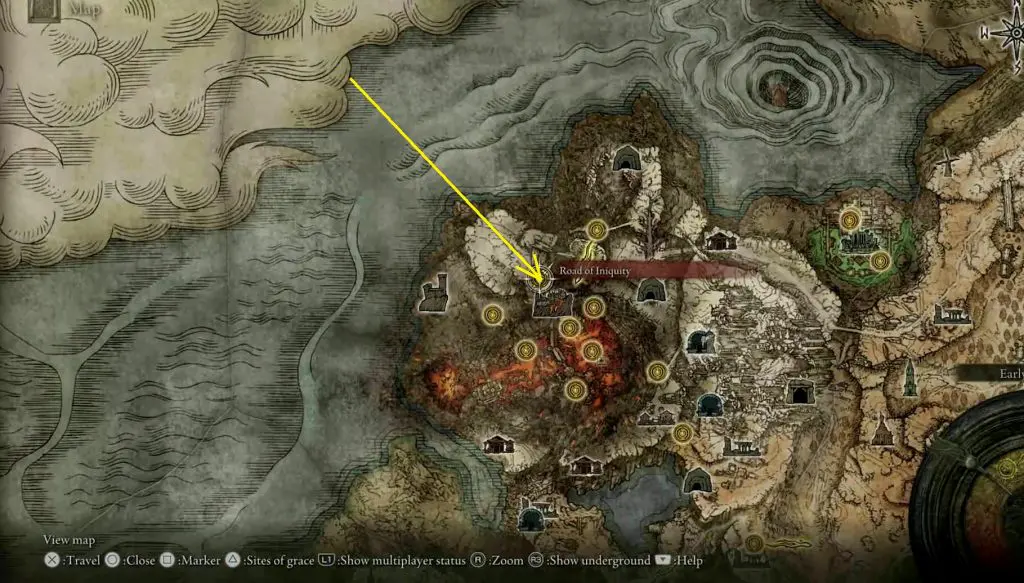Viewport: 1024px width, 583px height.
Task: Select the shack icon right of the red banner
Action: 718,240
